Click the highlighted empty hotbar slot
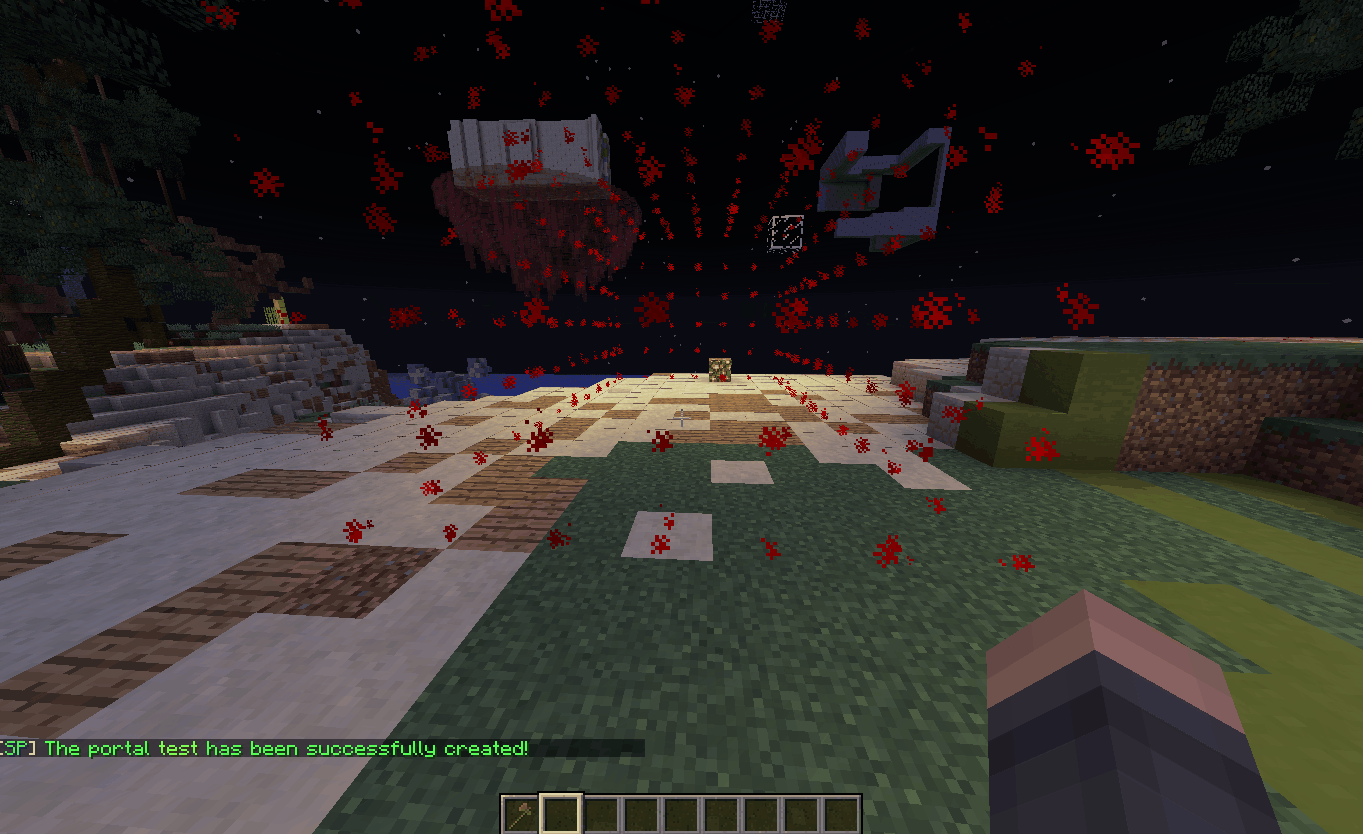This screenshot has width=1363, height=834. click(x=560, y=813)
